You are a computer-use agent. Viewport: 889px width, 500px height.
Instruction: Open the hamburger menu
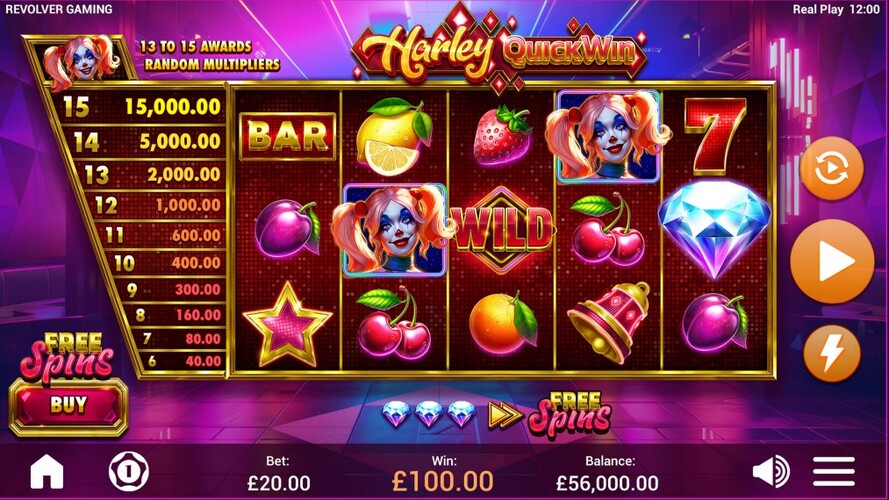click(x=833, y=471)
